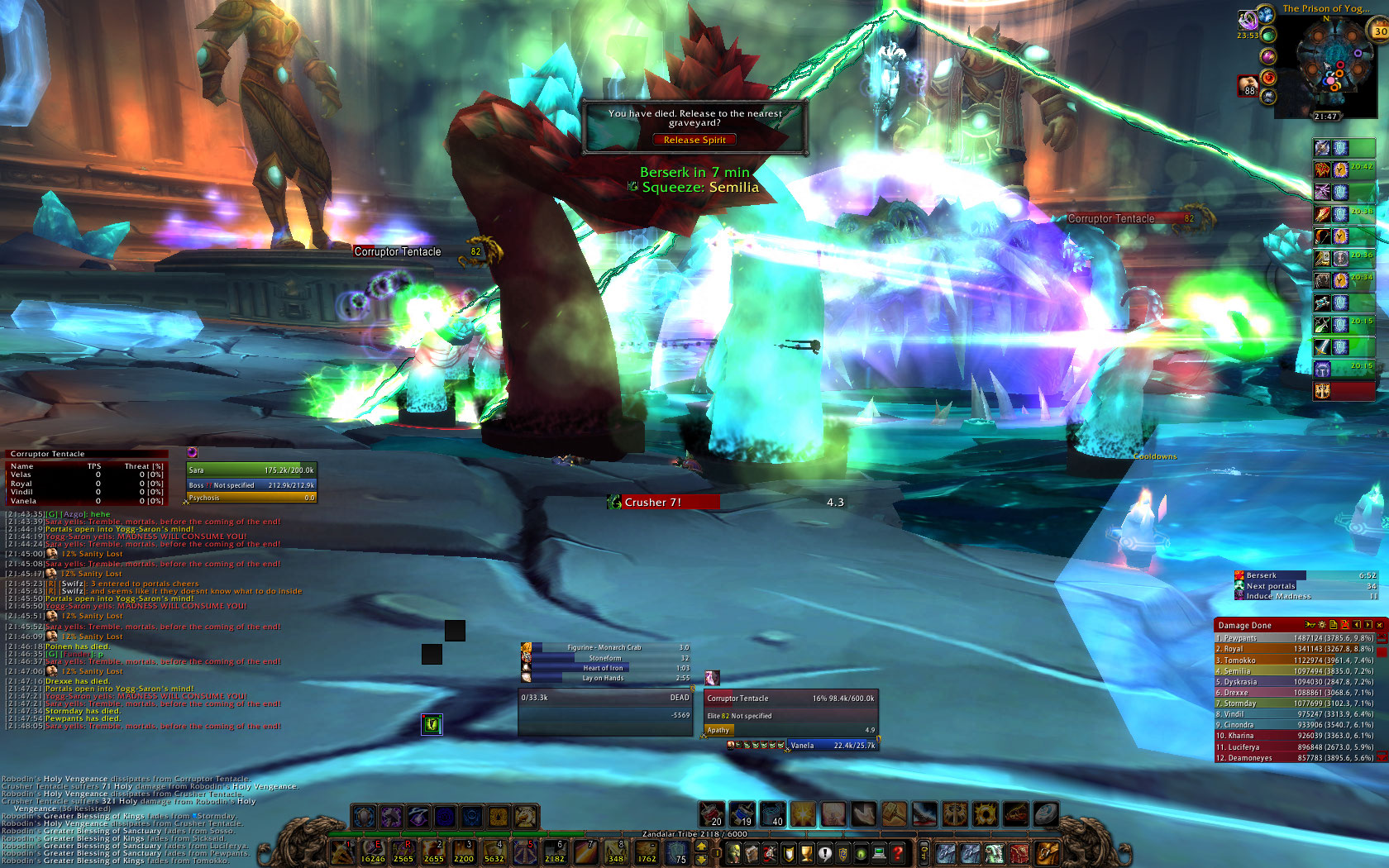Open the calendar showing day 30
1389x868 pixels.
click(1380, 31)
